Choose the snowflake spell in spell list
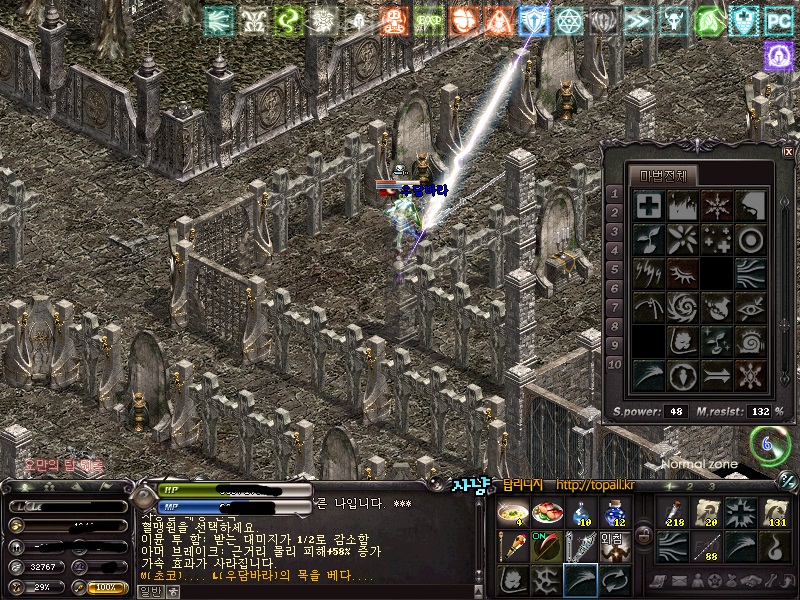Image resolution: width=800 pixels, height=600 pixels. [x=715, y=205]
